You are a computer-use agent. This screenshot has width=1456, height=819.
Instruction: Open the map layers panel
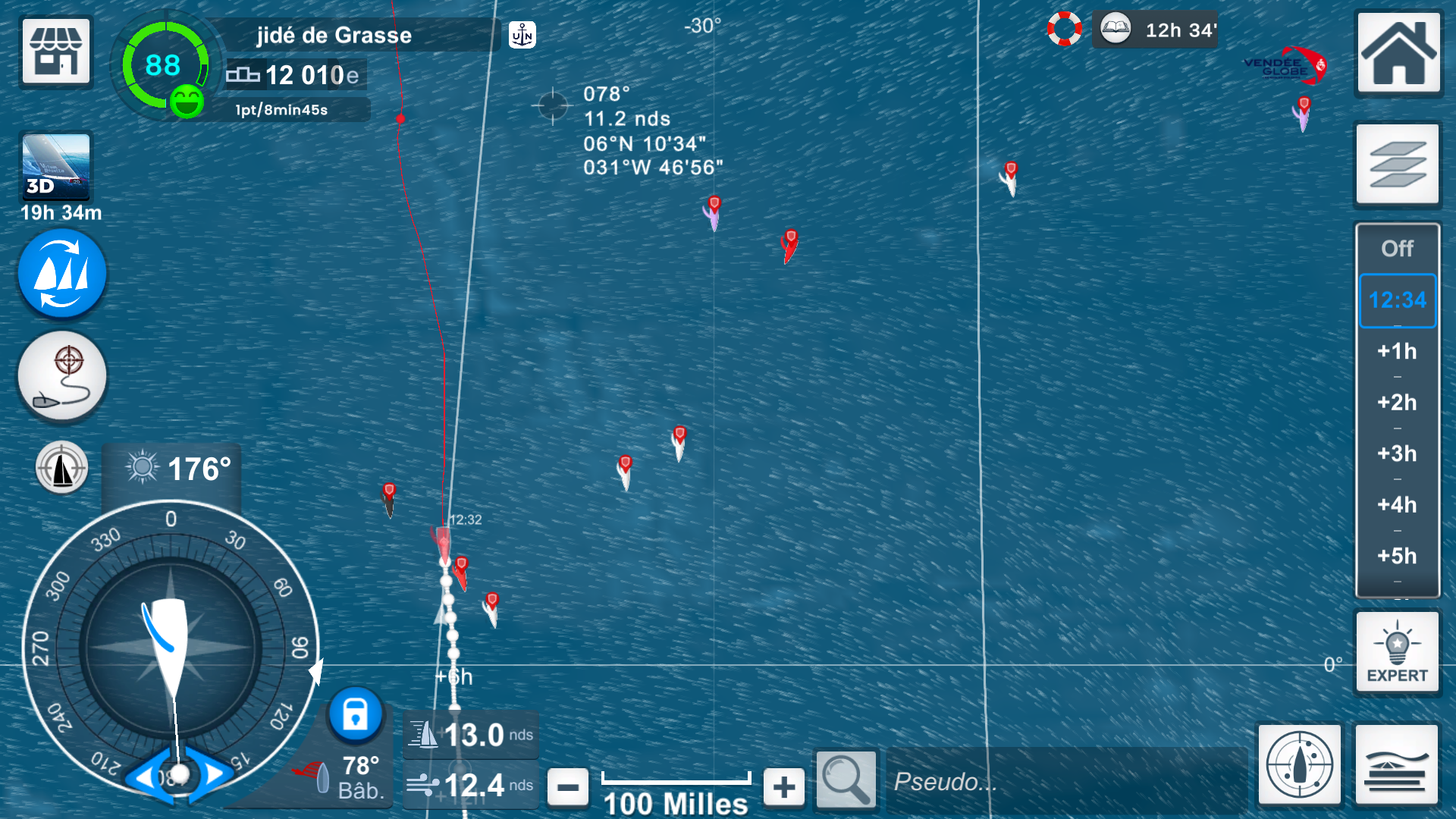(x=1397, y=164)
